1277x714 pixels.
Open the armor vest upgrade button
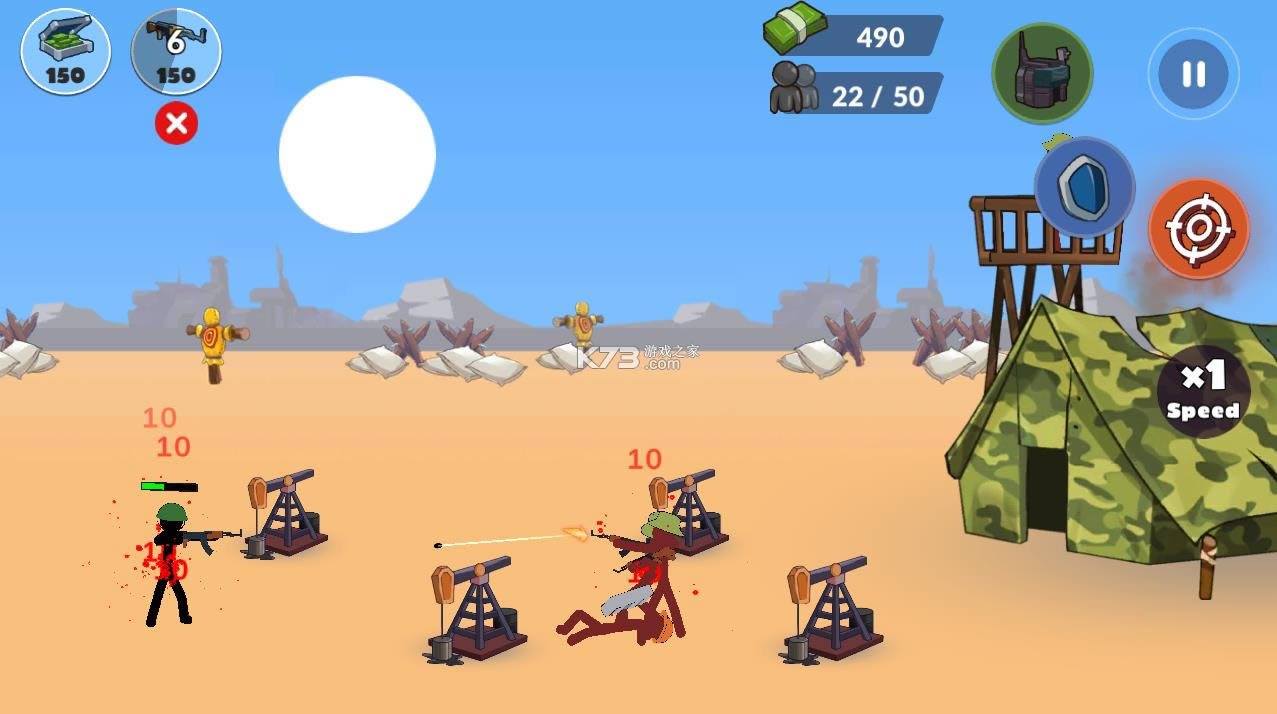[1042, 73]
